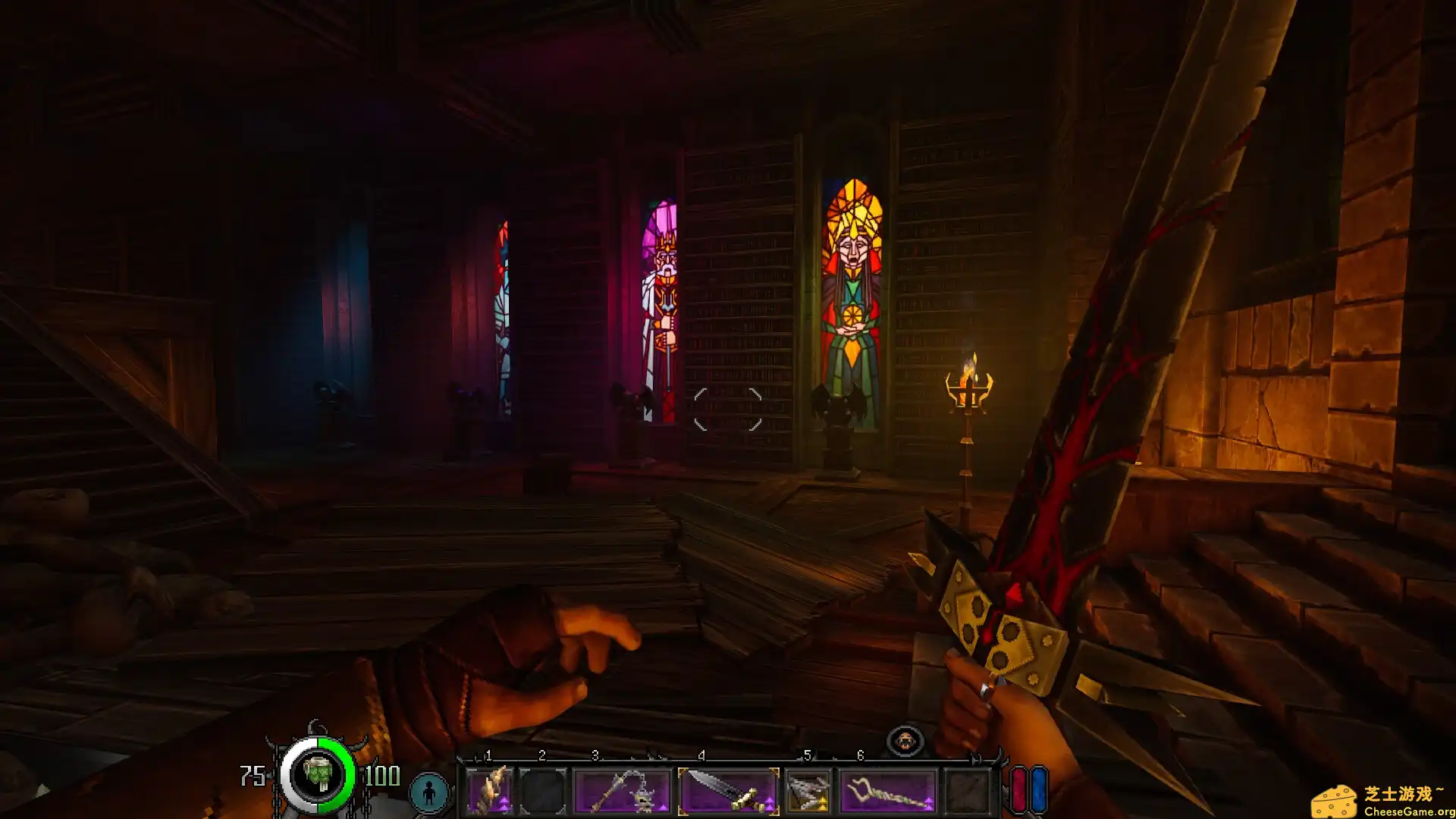Choose the twisted staff in slot 6

(x=888, y=792)
